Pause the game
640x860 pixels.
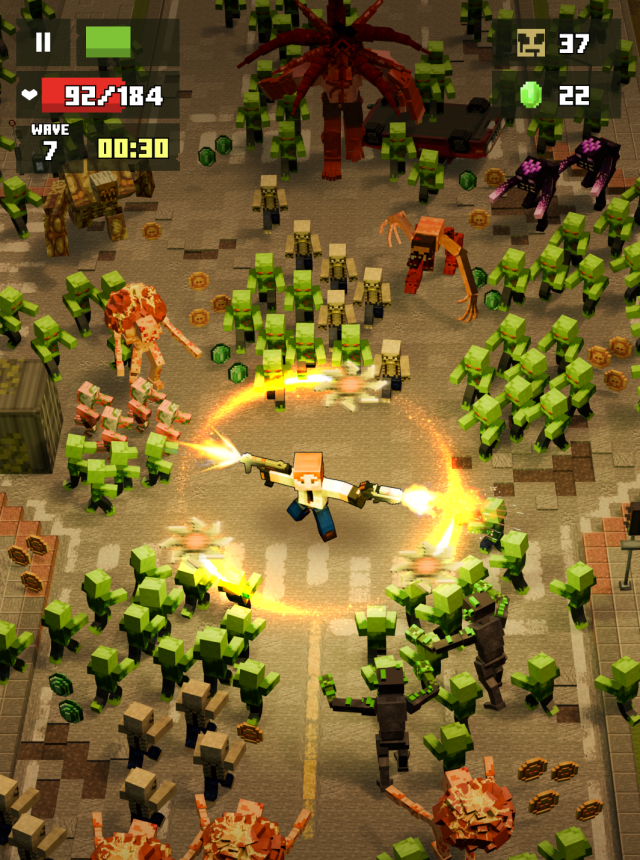(43, 43)
